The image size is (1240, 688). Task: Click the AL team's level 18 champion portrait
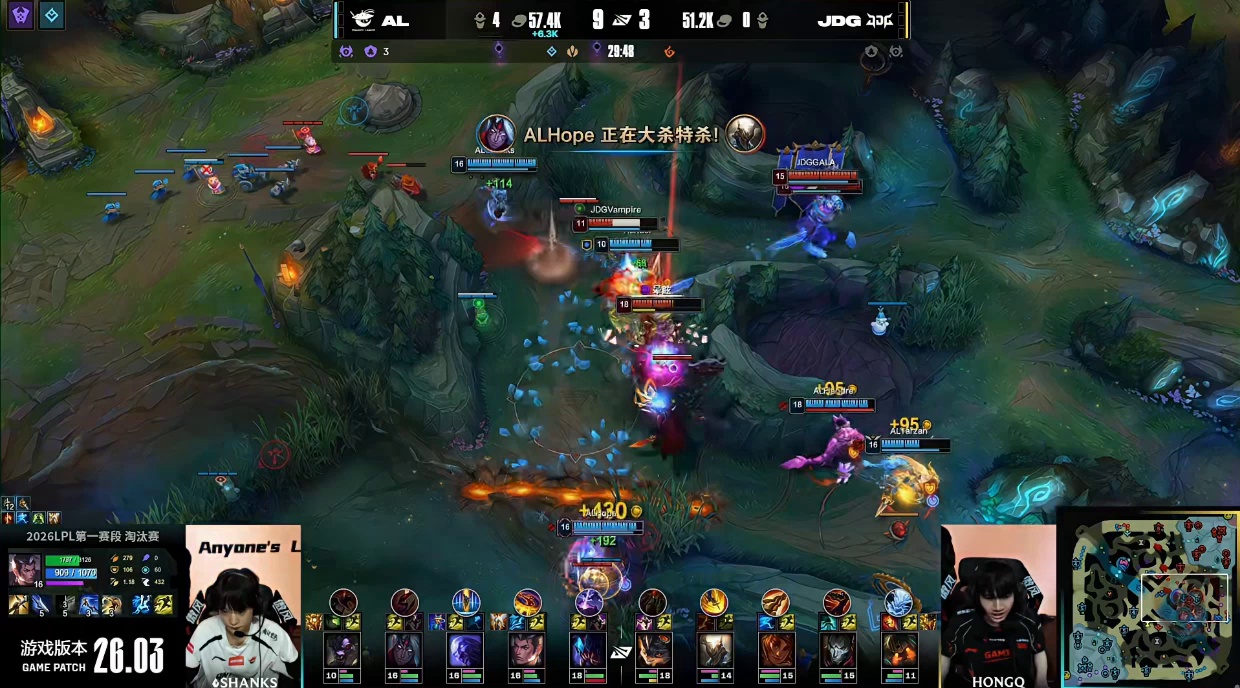[589, 651]
